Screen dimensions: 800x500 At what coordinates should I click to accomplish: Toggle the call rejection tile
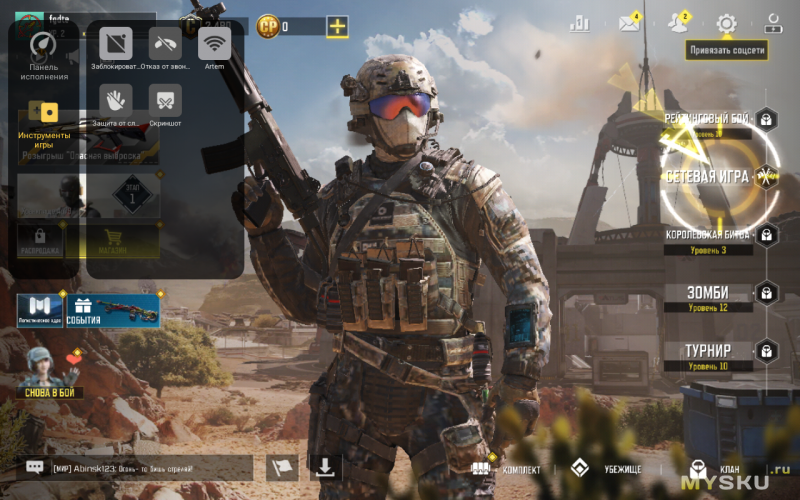point(165,48)
